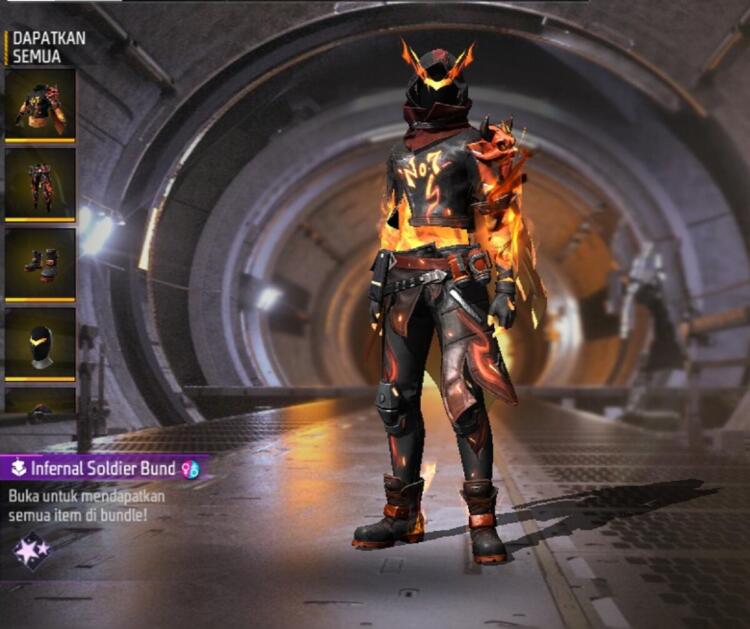Click the purple stars rarity badge
750x629 pixels.
coord(30,550)
